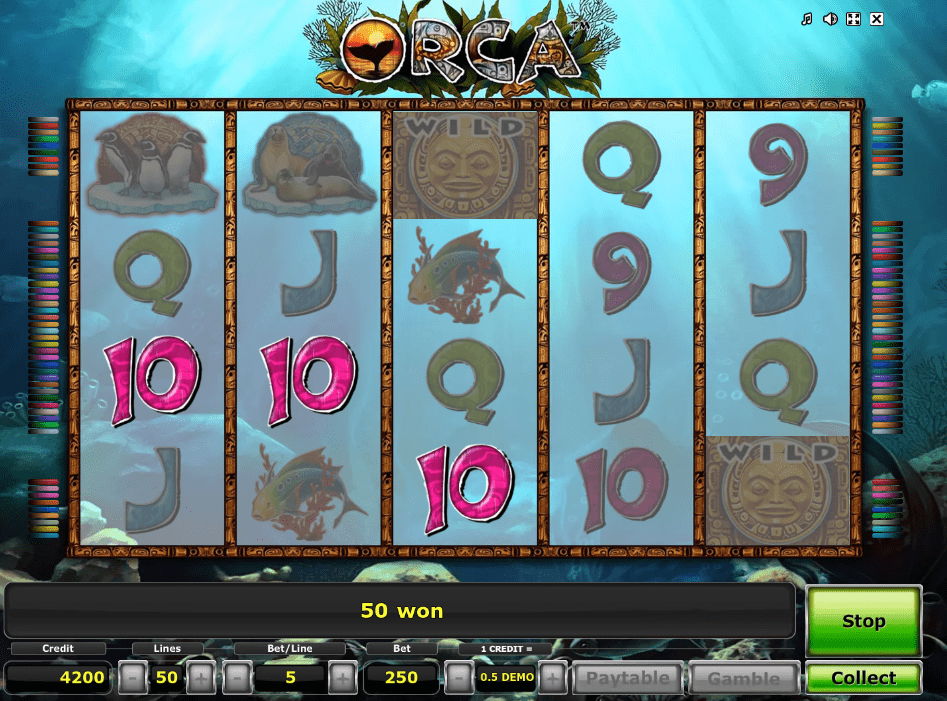Toggle the speaker sound icon

click(830, 19)
